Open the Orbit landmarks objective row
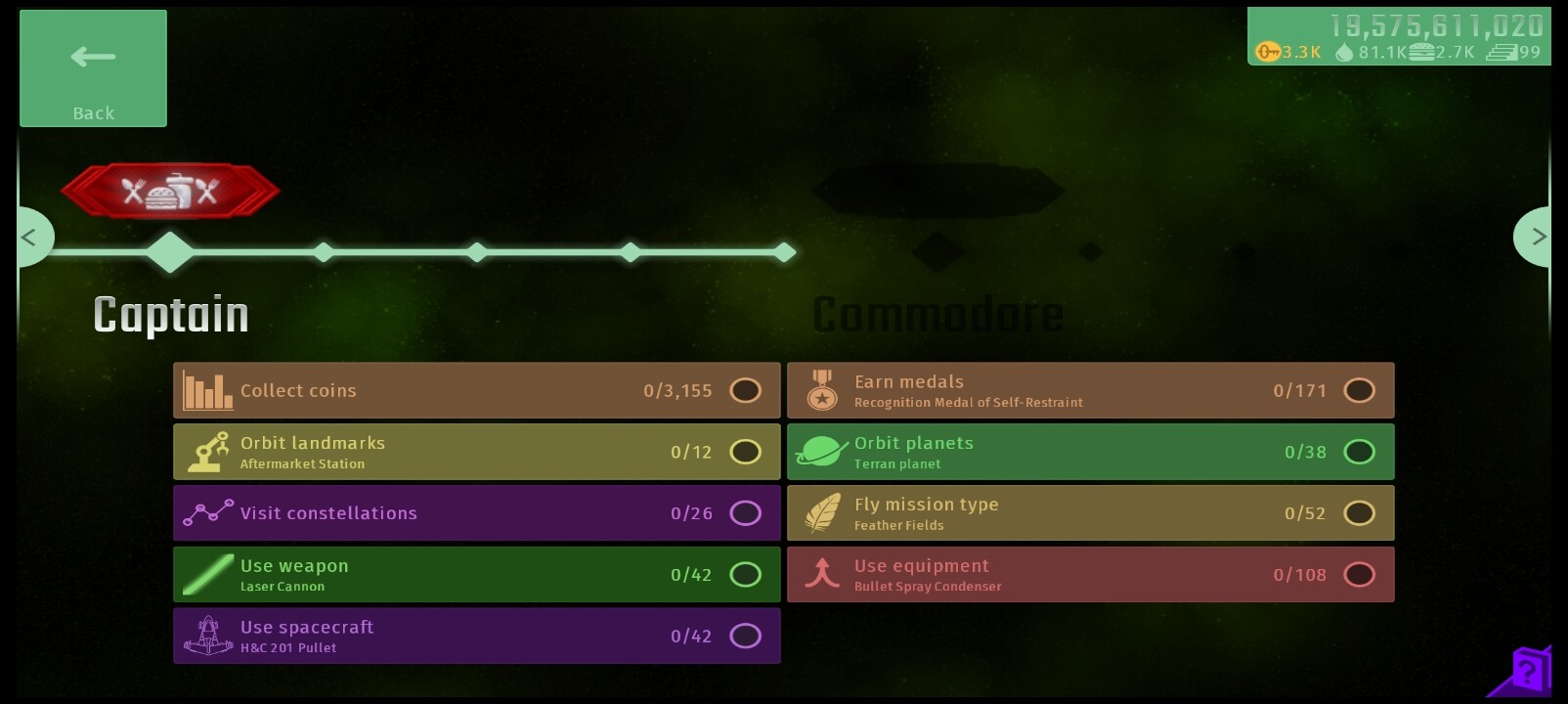This screenshot has height=704, width=1568. click(x=476, y=452)
